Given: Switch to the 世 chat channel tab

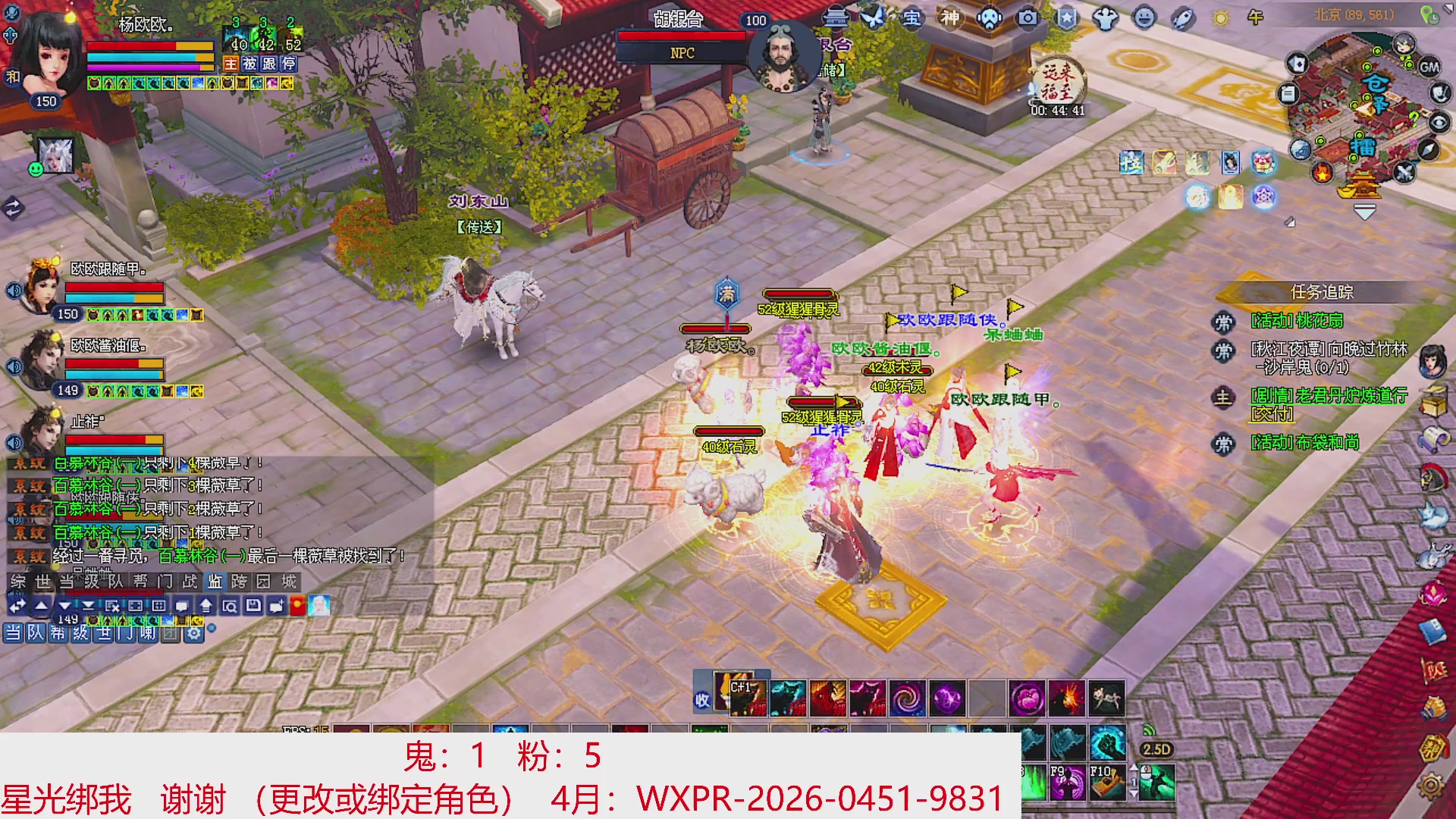Looking at the screenshot, I should coord(42,584).
